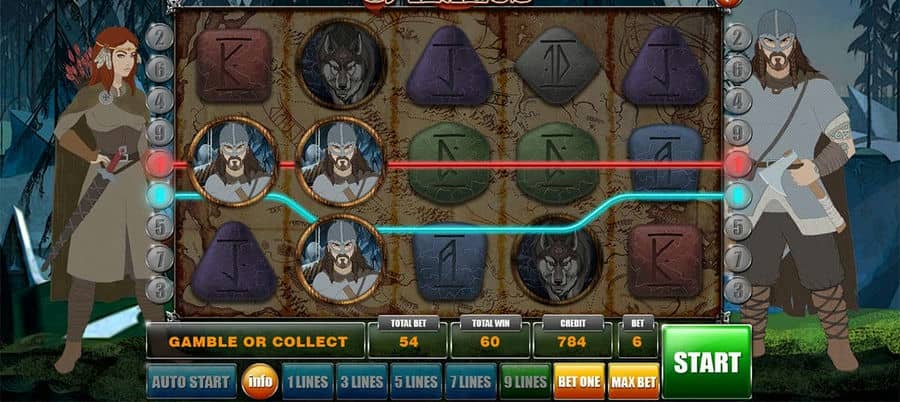Pick the 7 LINES button

pos(469,381)
